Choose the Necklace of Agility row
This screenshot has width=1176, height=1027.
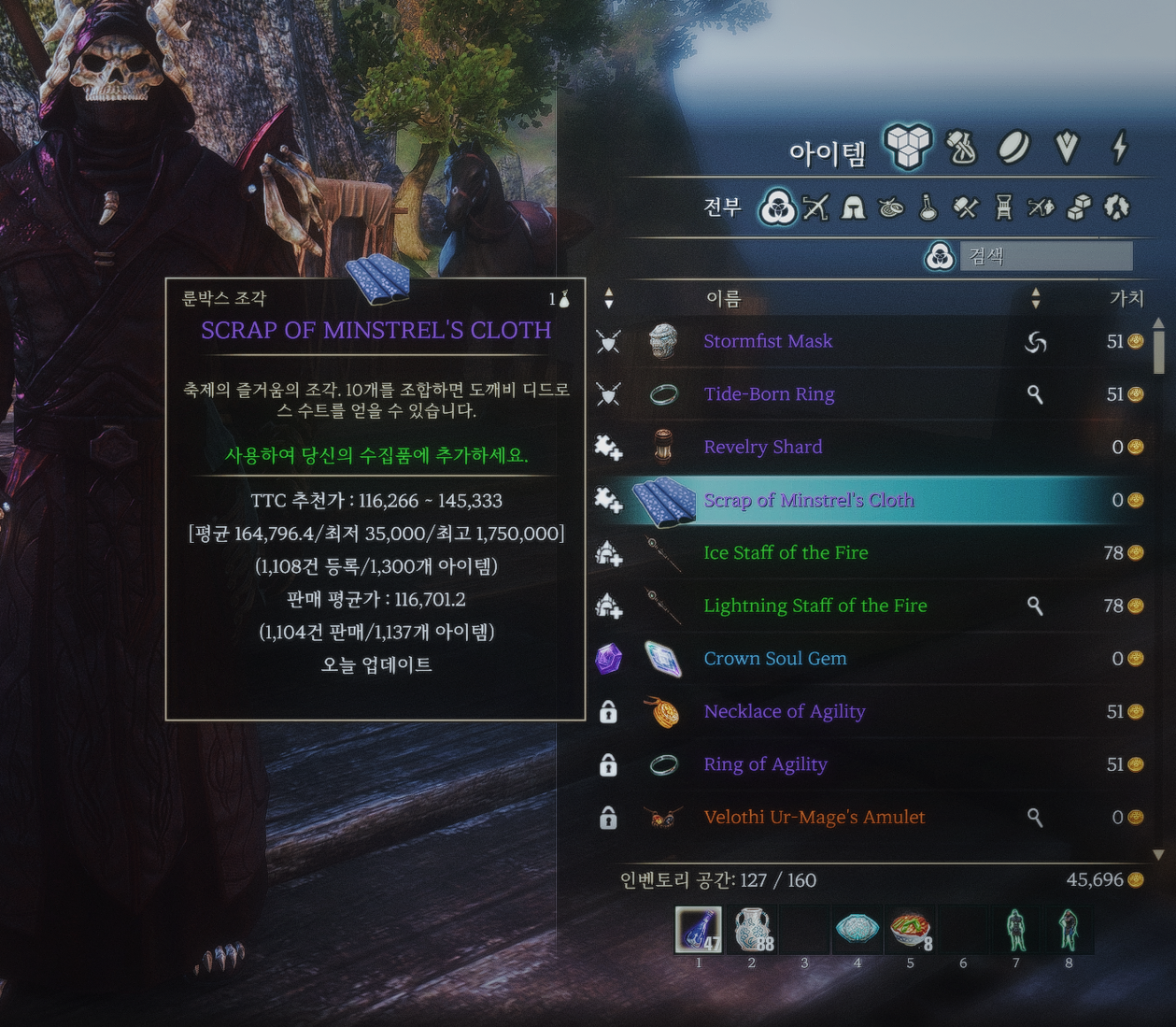784,712
